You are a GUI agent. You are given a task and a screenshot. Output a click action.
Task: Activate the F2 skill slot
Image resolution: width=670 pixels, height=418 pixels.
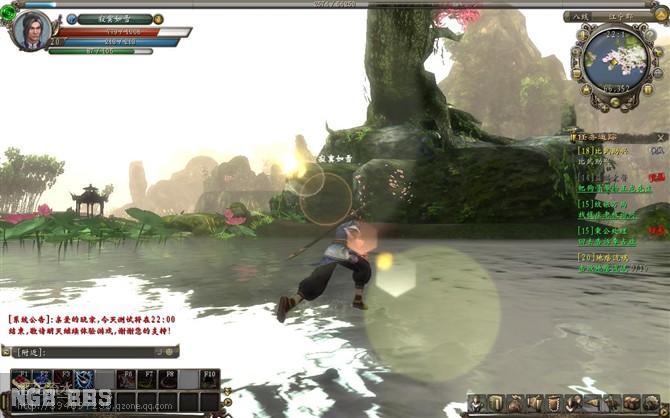[42, 379]
